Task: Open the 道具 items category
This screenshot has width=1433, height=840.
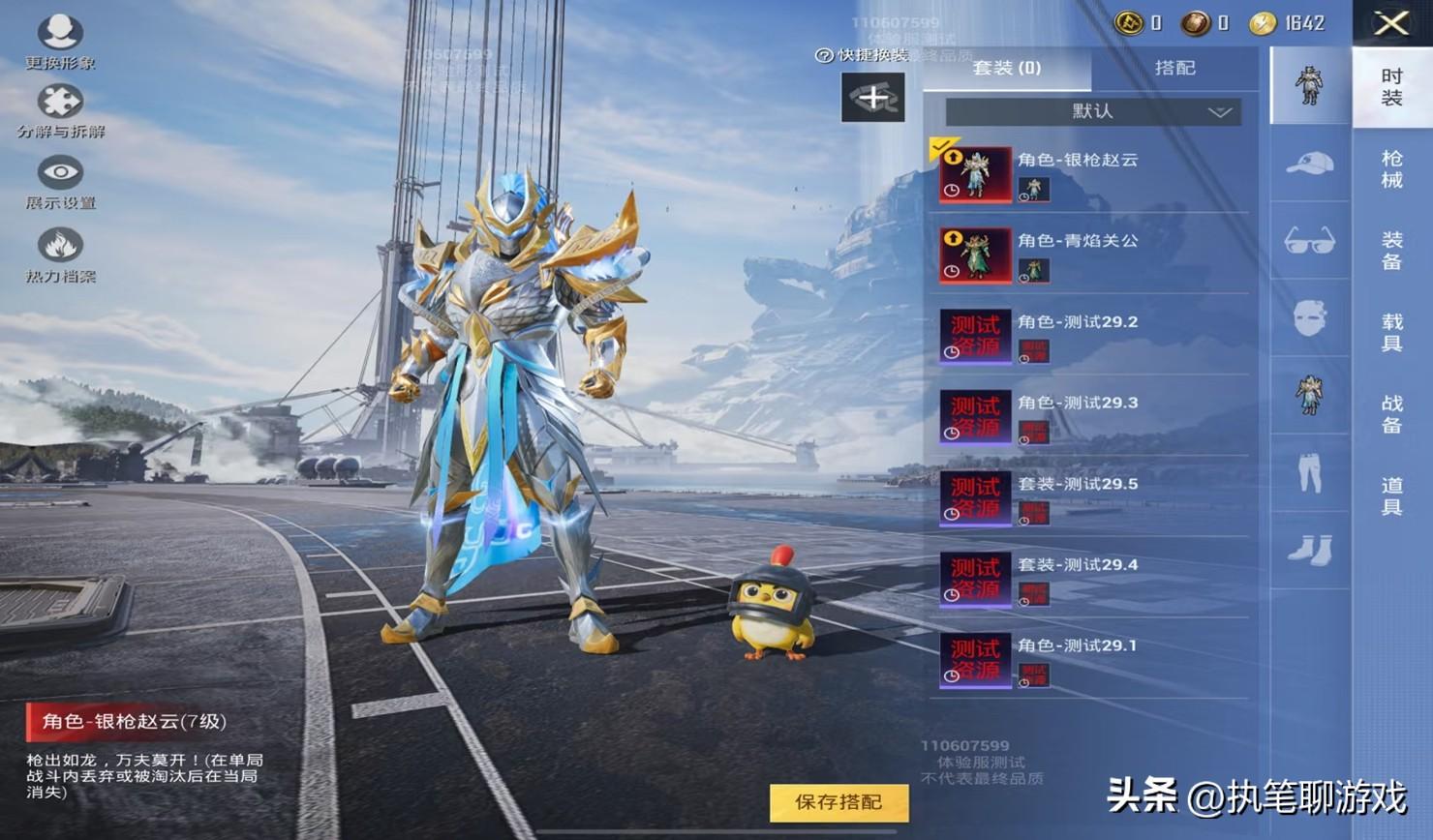Action: [x=1391, y=495]
